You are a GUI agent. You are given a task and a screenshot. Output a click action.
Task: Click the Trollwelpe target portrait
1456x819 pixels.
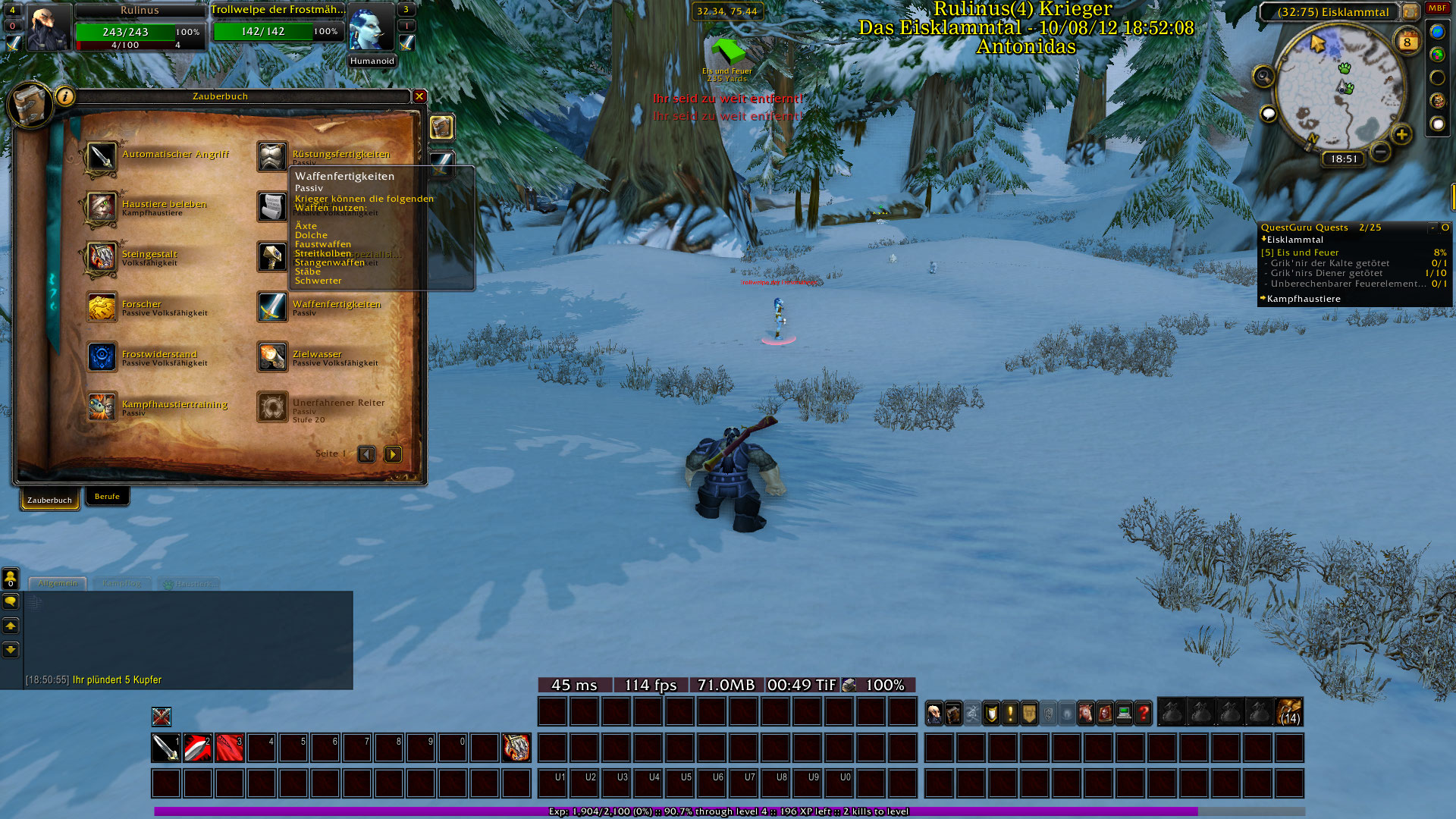coord(371,29)
